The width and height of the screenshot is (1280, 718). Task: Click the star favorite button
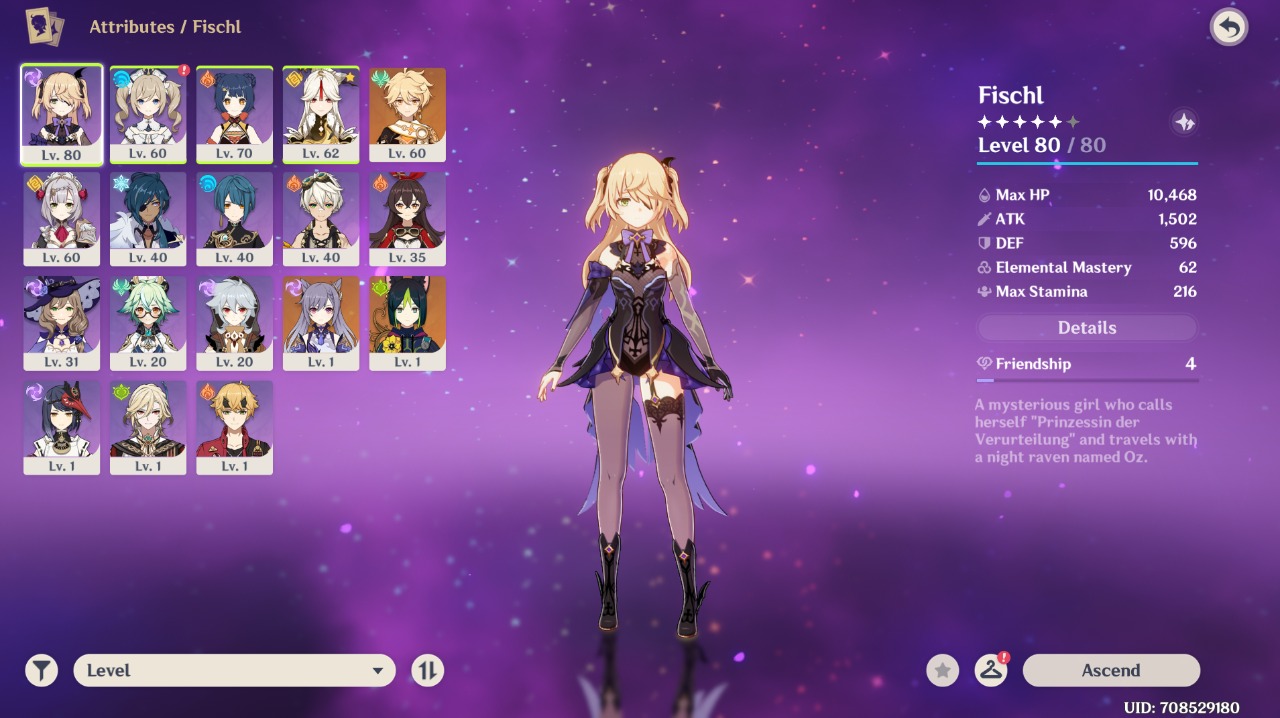coord(942,670)
